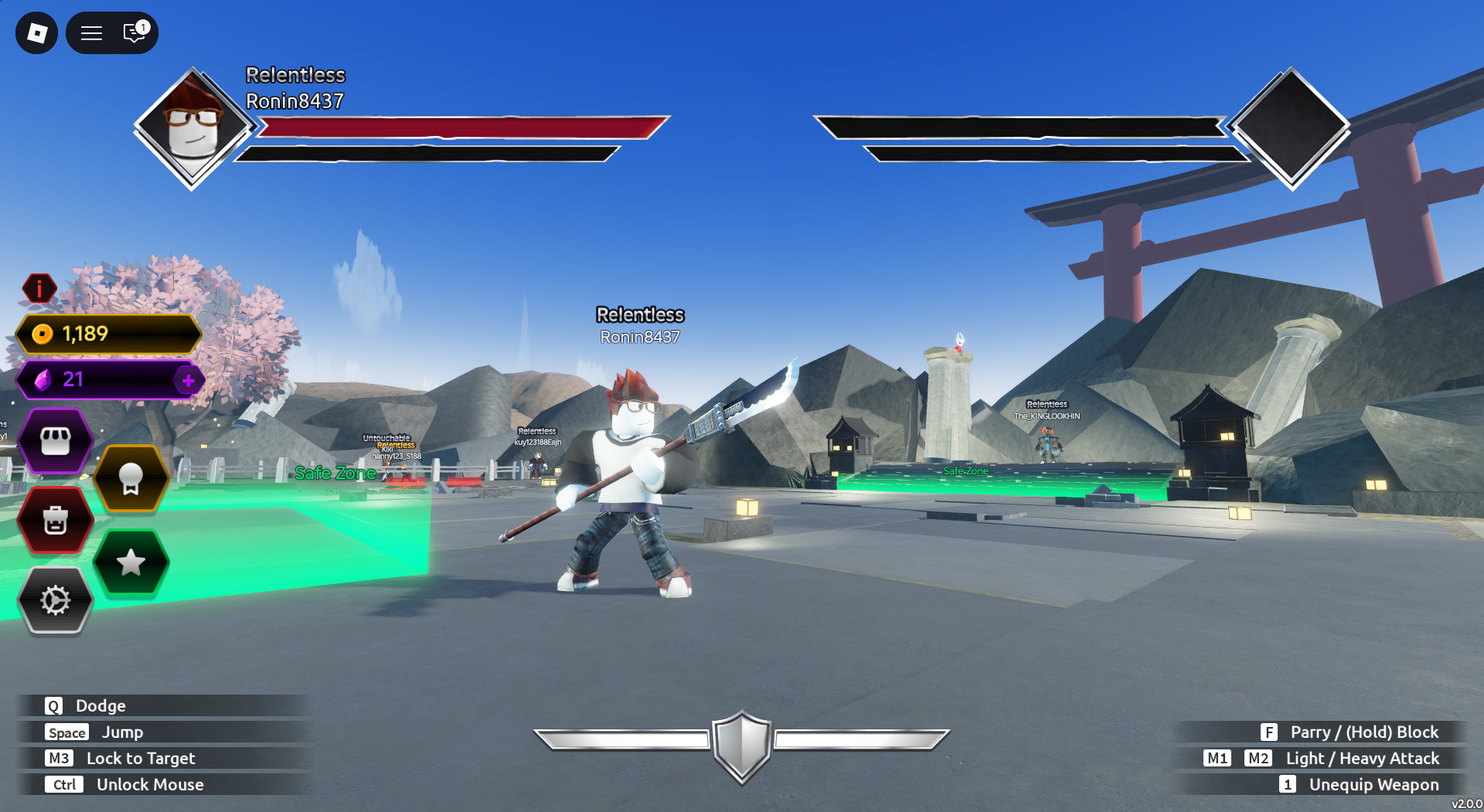Open inventory with the red backpack icon
The width and height of the screenshot is (1484, 812).
(x=55, y=521)
